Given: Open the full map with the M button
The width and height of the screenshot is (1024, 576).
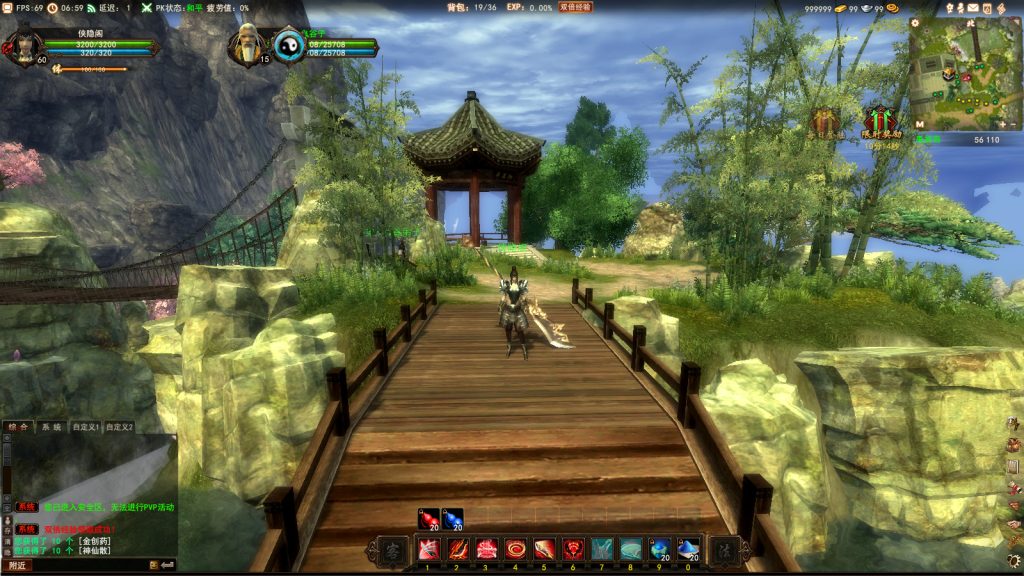Looking at the screenshot, I should [x=919, y=124].
